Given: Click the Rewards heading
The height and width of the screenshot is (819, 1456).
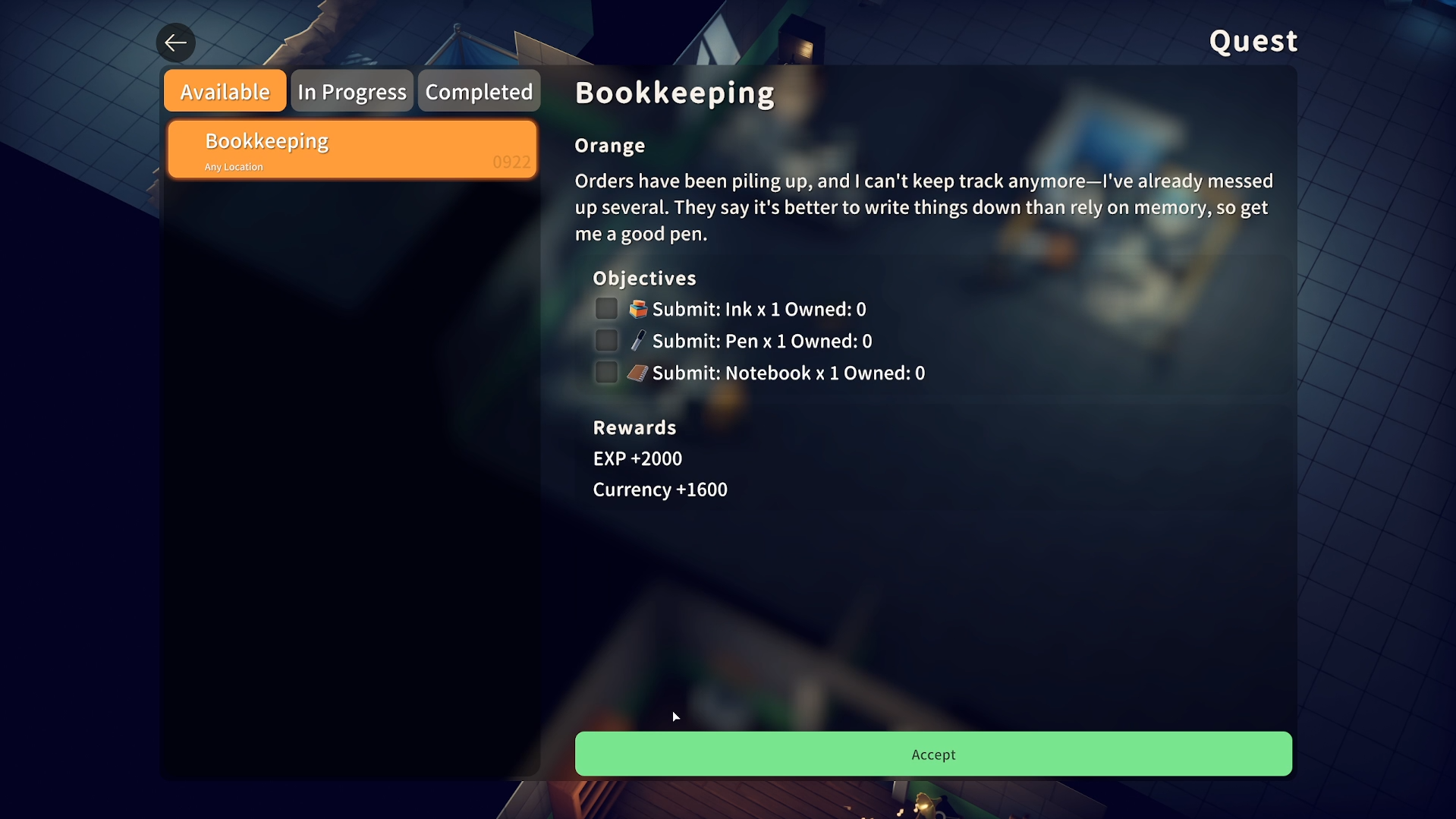Looking at the screenshot, I should tap(634, 427).
